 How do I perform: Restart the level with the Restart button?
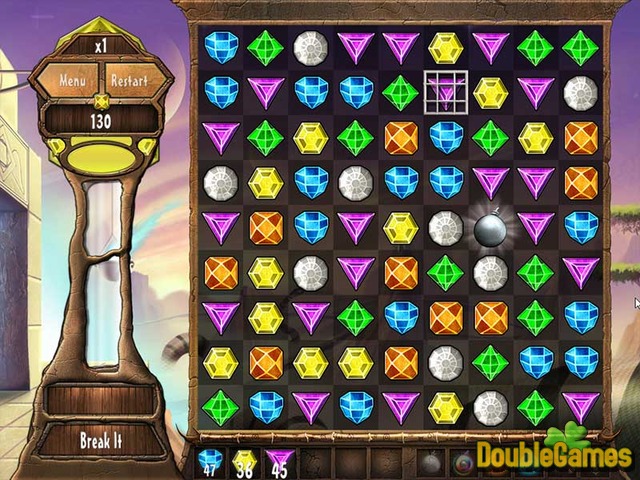[129, 79]
